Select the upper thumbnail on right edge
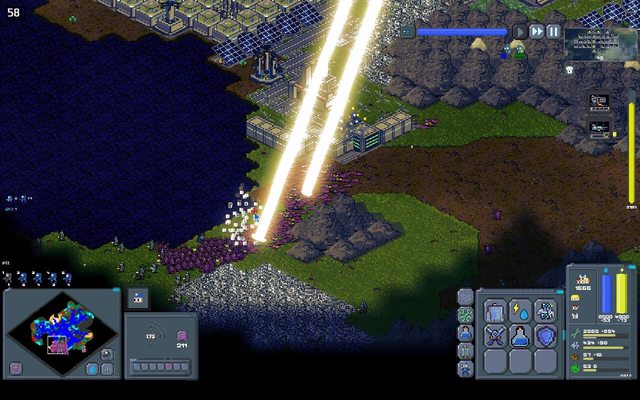 coord(599,101)
